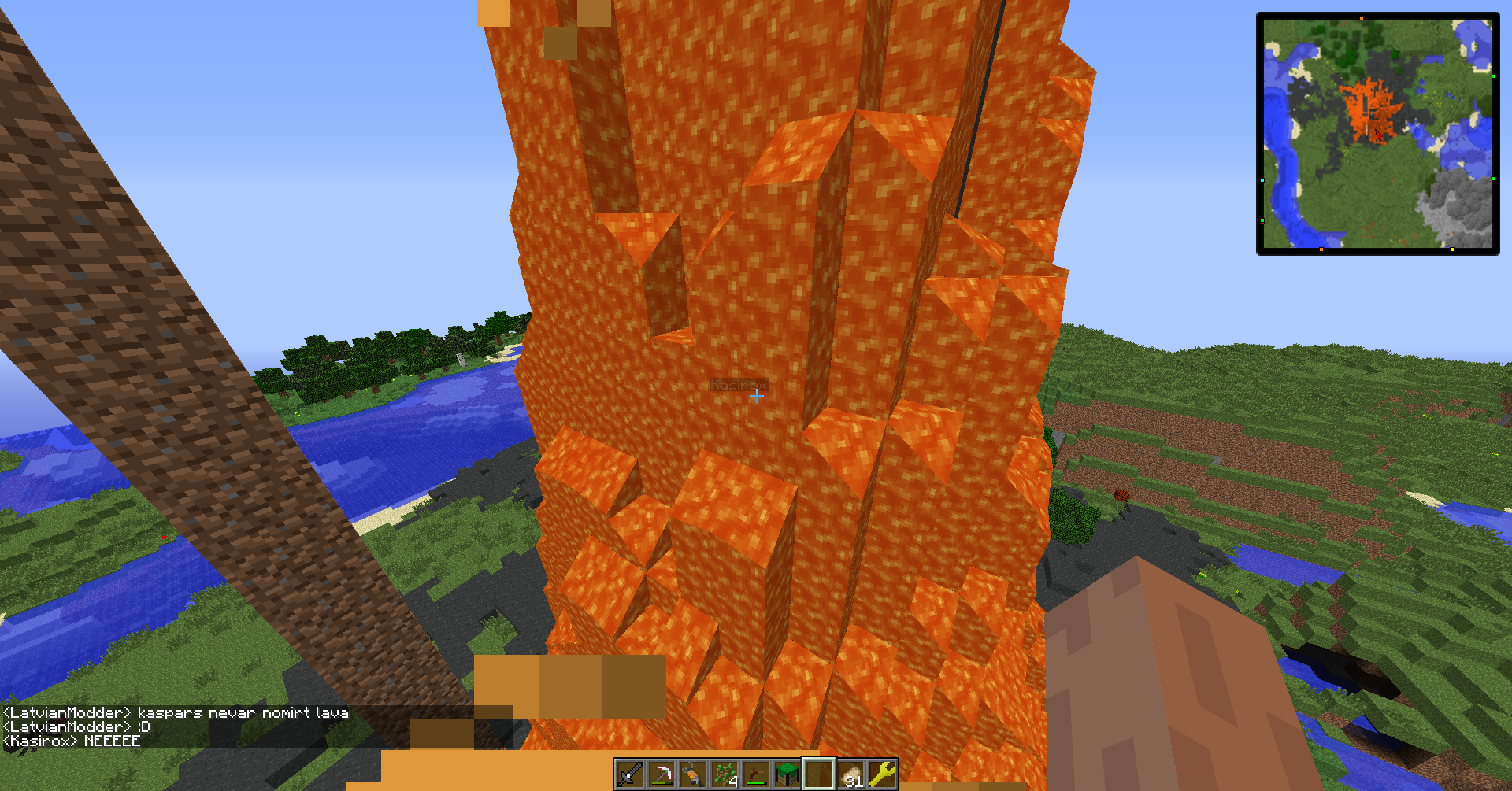Select the stone sword hotbar slot
This screenshot has height=791, width=1512.
pyautogui.click(x=629, y=774)
